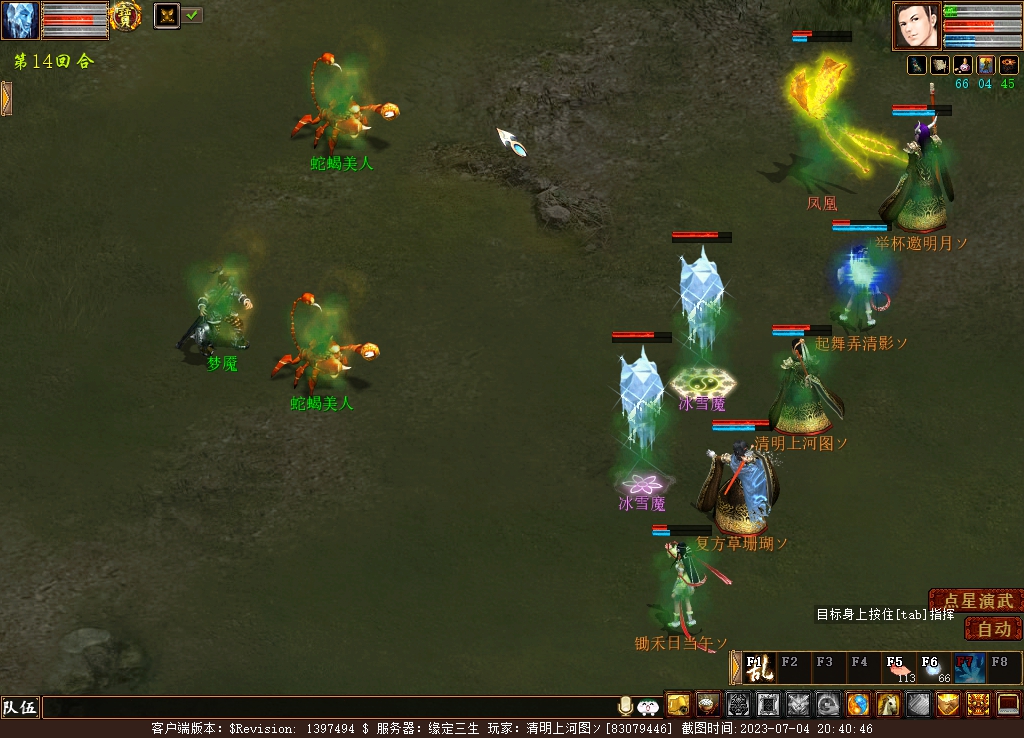Viewport: 1024px width, 738px height.
Task: Click the 点星演武 button
Action: tap(978, 600)
